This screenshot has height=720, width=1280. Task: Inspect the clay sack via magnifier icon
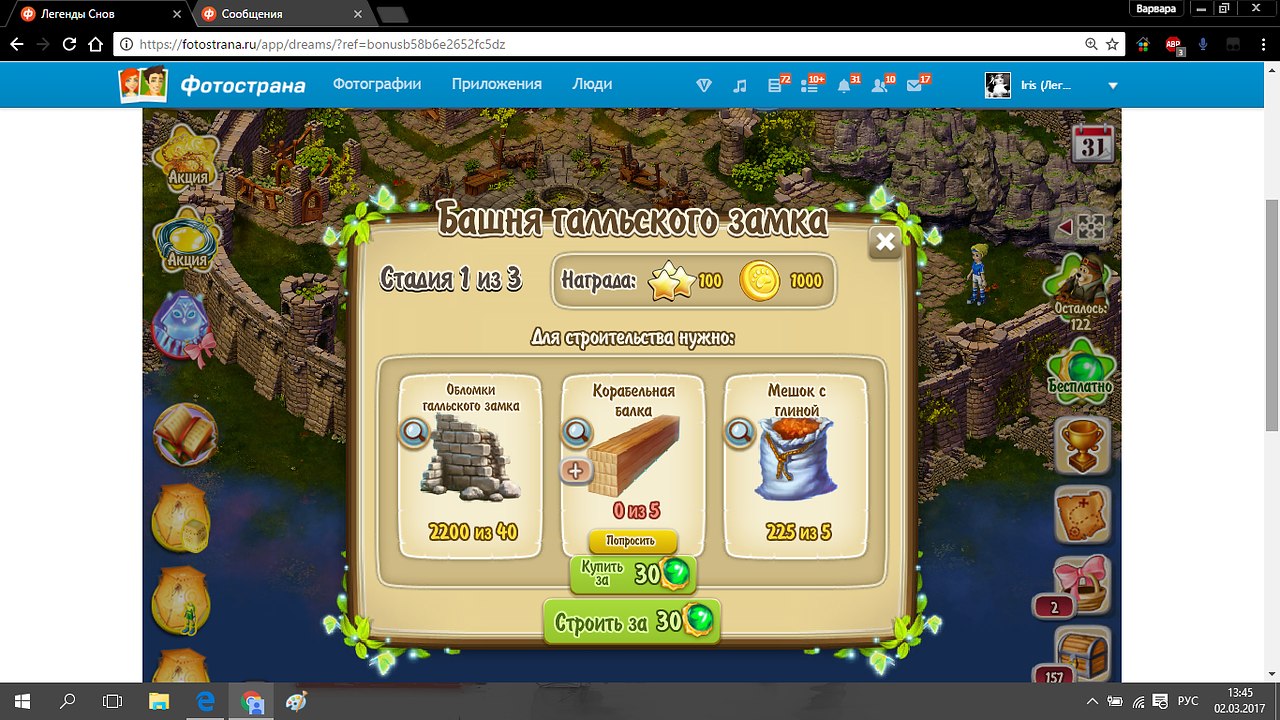pyautogui.click(x=739, y=432)
